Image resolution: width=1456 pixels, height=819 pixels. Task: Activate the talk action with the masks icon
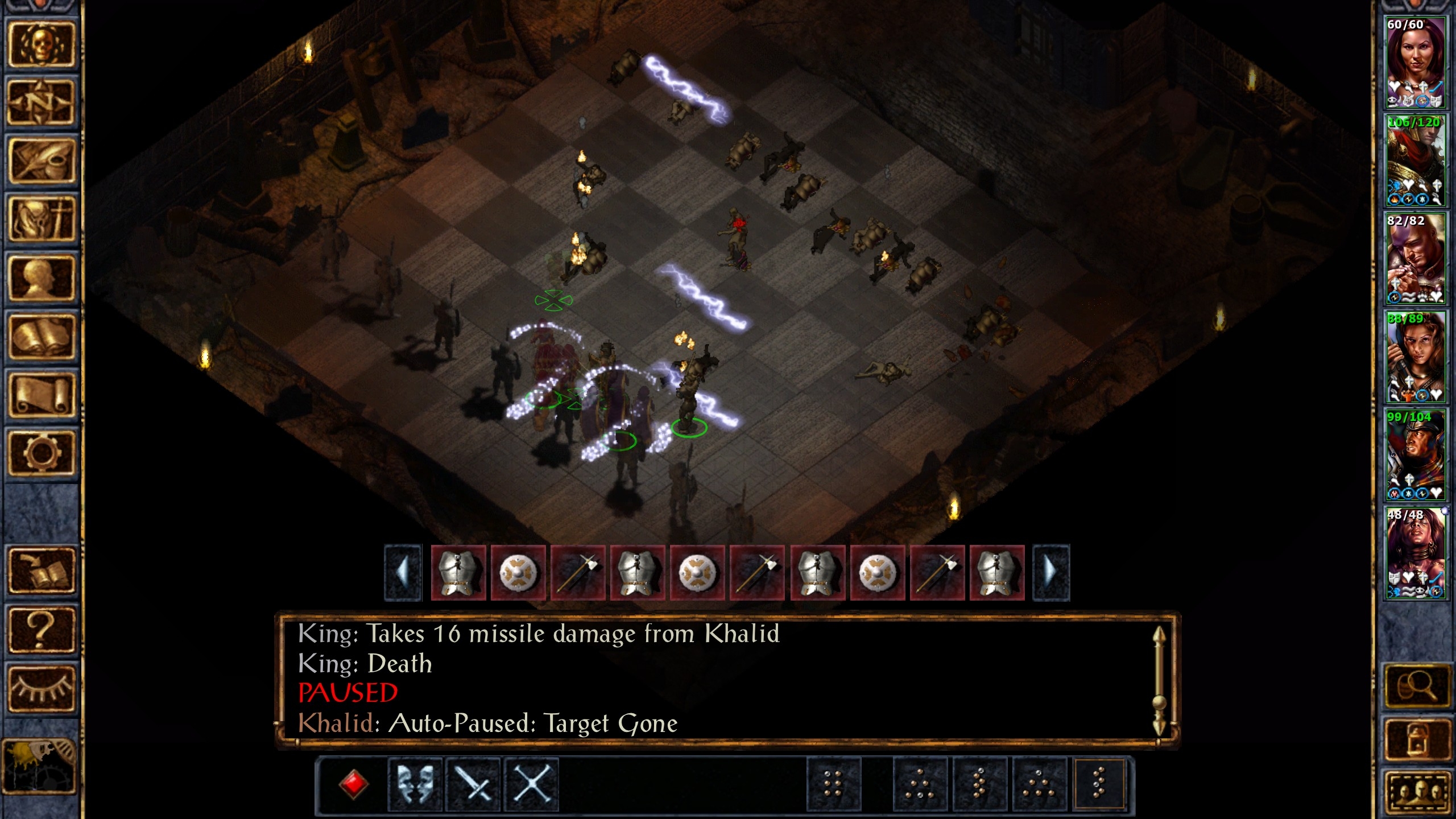coord(415,785)
